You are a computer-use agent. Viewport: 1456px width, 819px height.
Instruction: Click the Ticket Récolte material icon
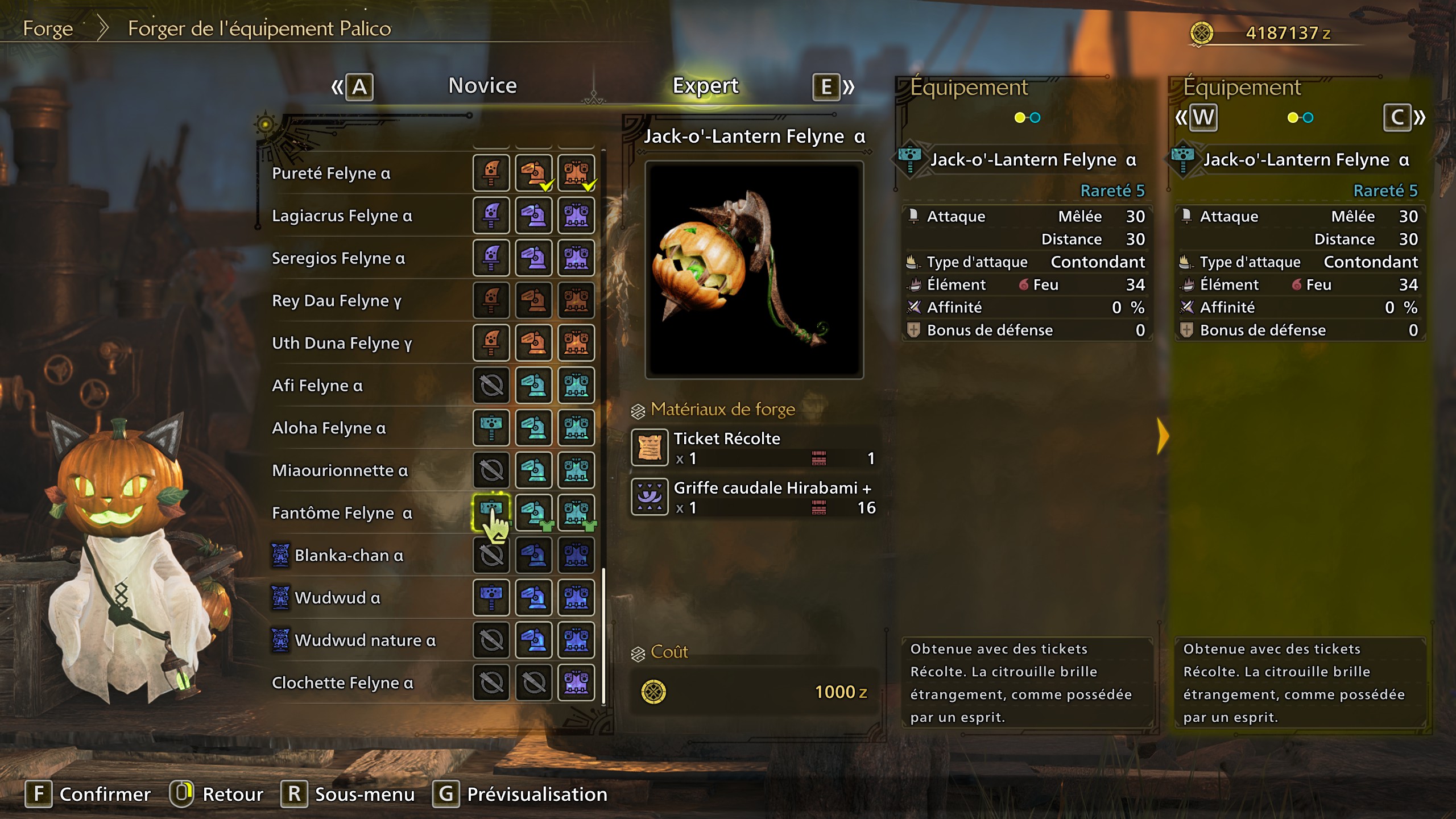[648, 447]
